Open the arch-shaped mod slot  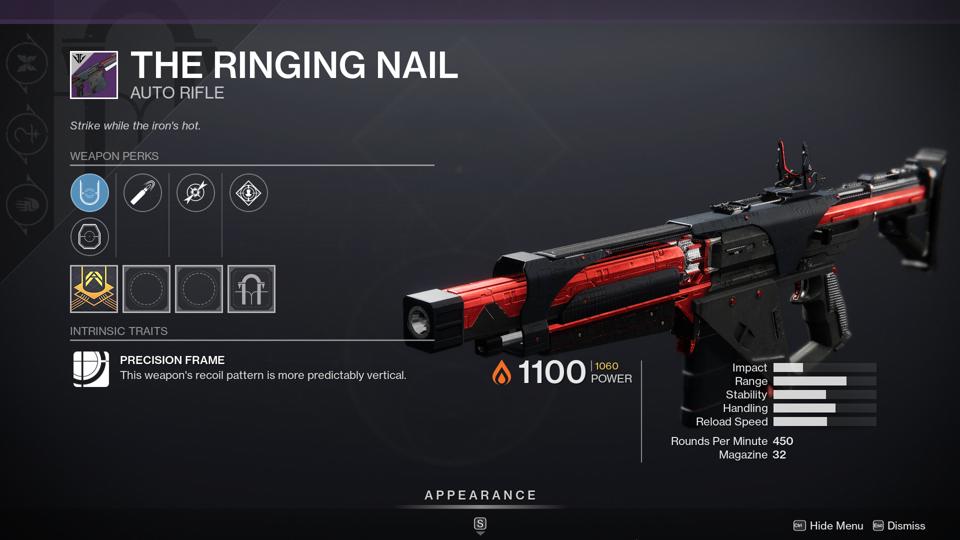coord(251,289)
